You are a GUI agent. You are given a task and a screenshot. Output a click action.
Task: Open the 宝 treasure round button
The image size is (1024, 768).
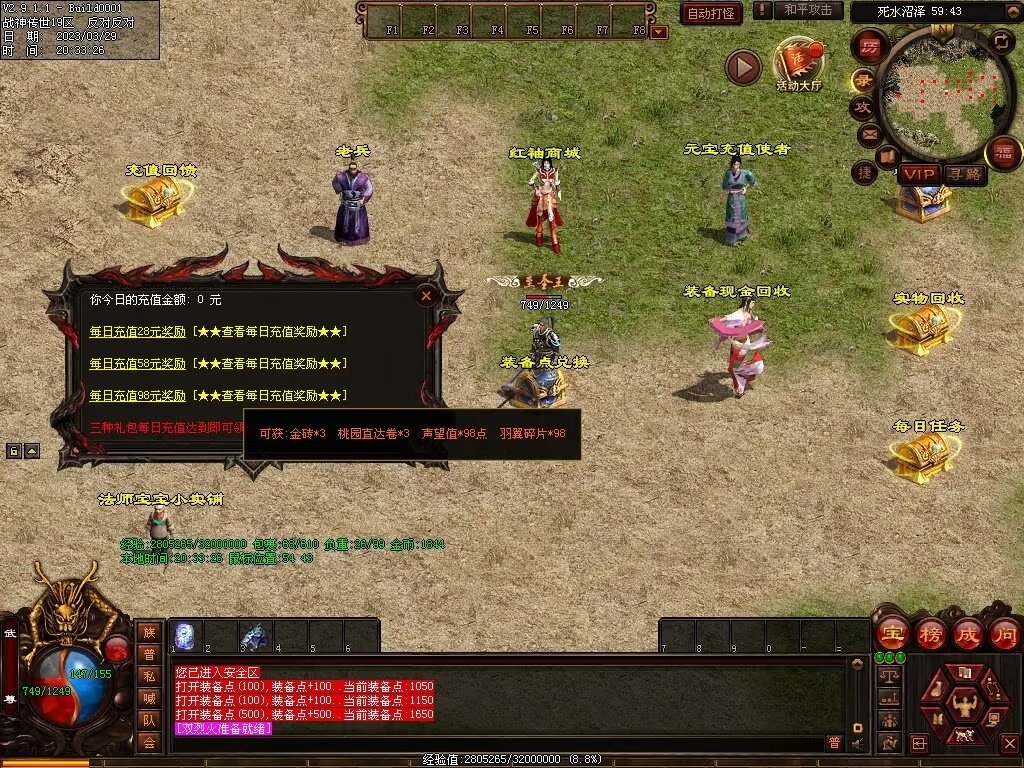[x=892, y=633]
